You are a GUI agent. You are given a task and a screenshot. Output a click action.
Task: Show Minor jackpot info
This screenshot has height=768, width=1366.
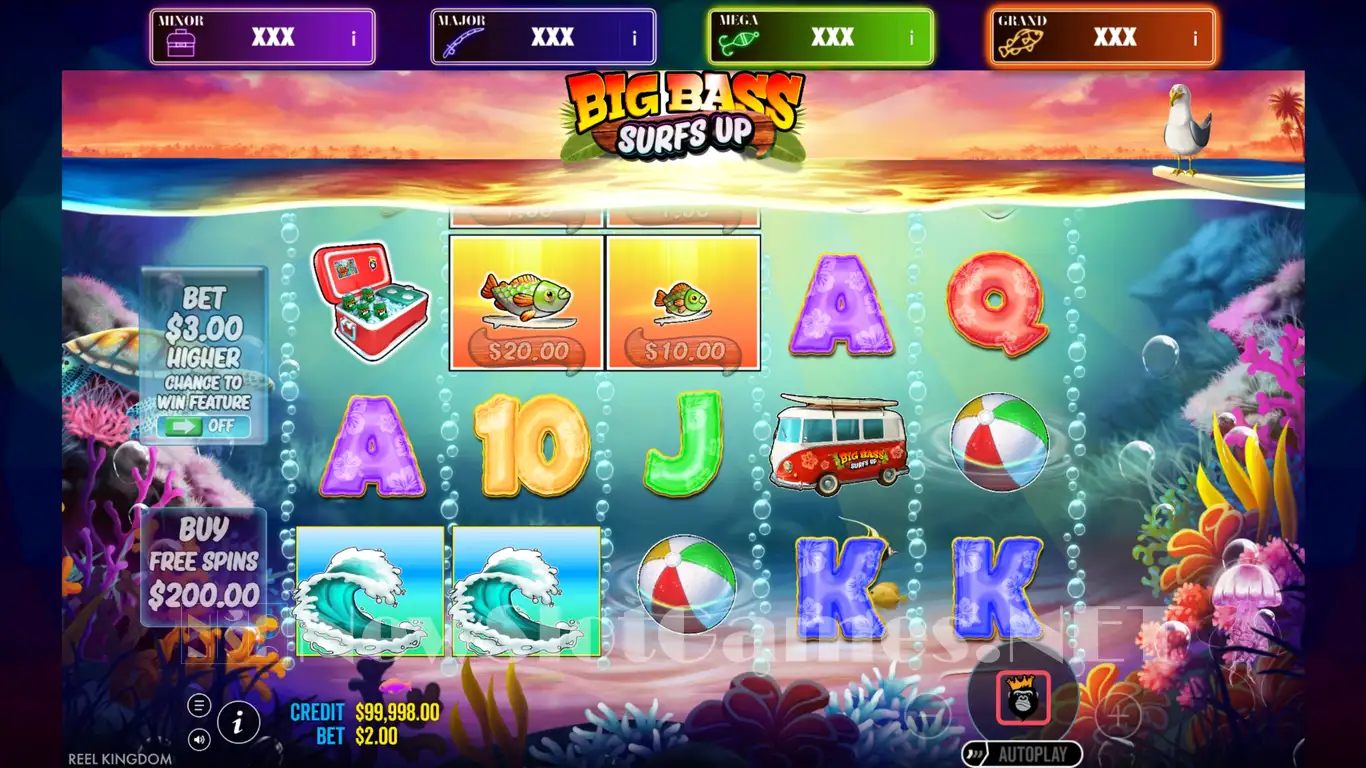click(x=353, y=39)
